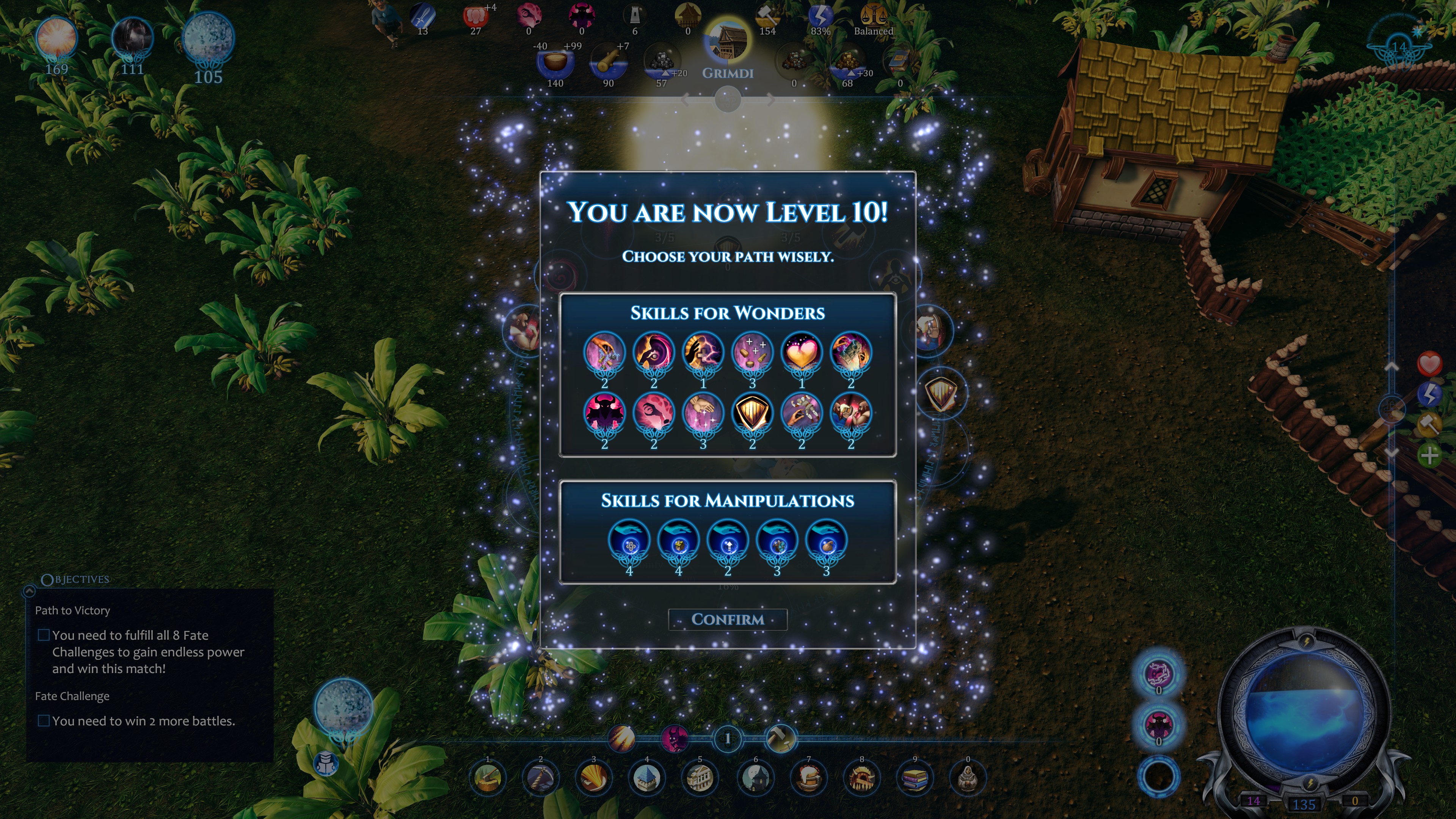Select the stacked books build slot
Viewport: 1456px width, 819px height.
[915, 778]
